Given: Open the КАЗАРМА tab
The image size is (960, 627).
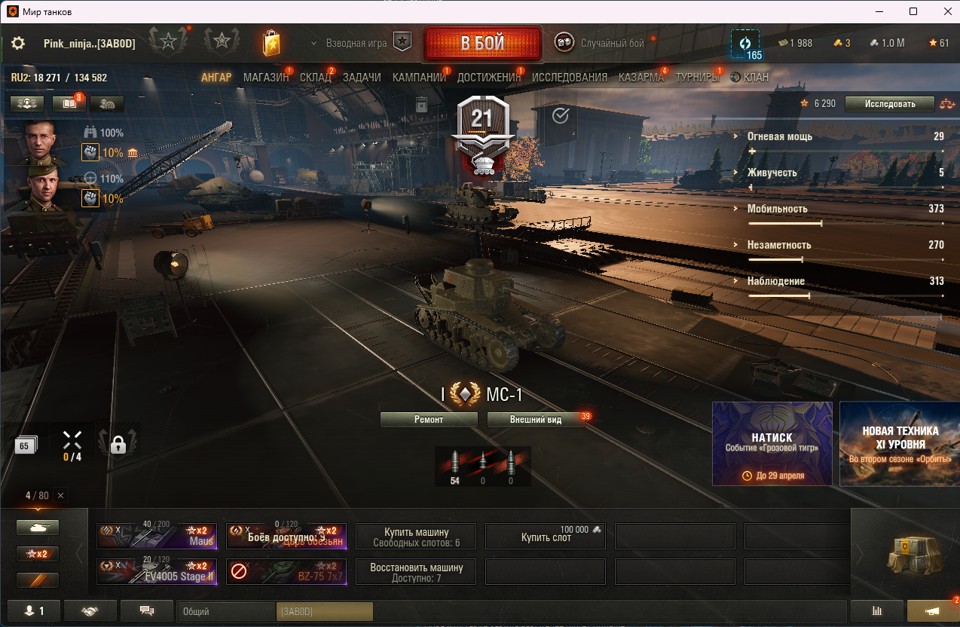Looking at the screenshot, I should (x=640, y=77).
